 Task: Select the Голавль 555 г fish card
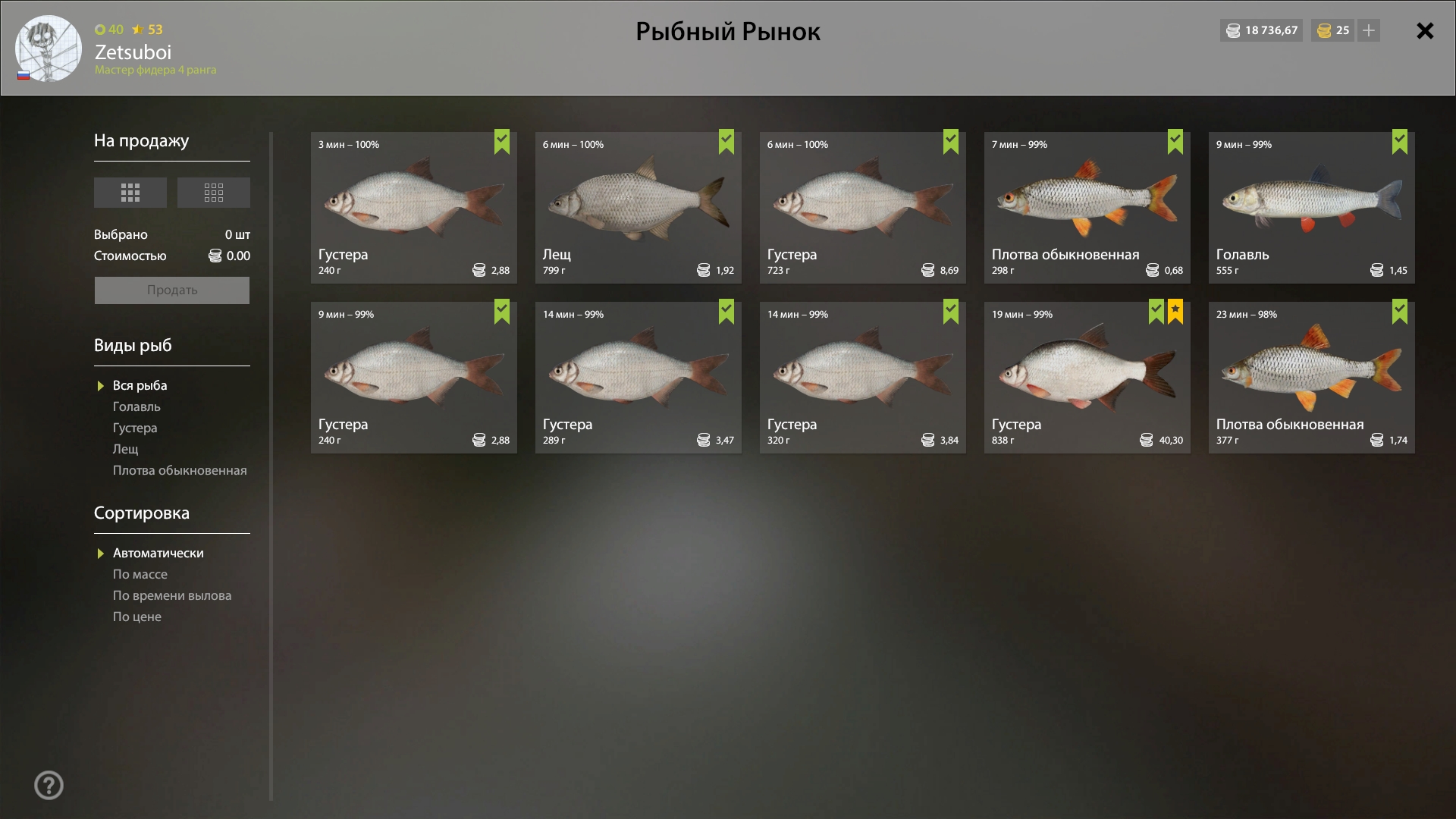(x=1311, y=208)
